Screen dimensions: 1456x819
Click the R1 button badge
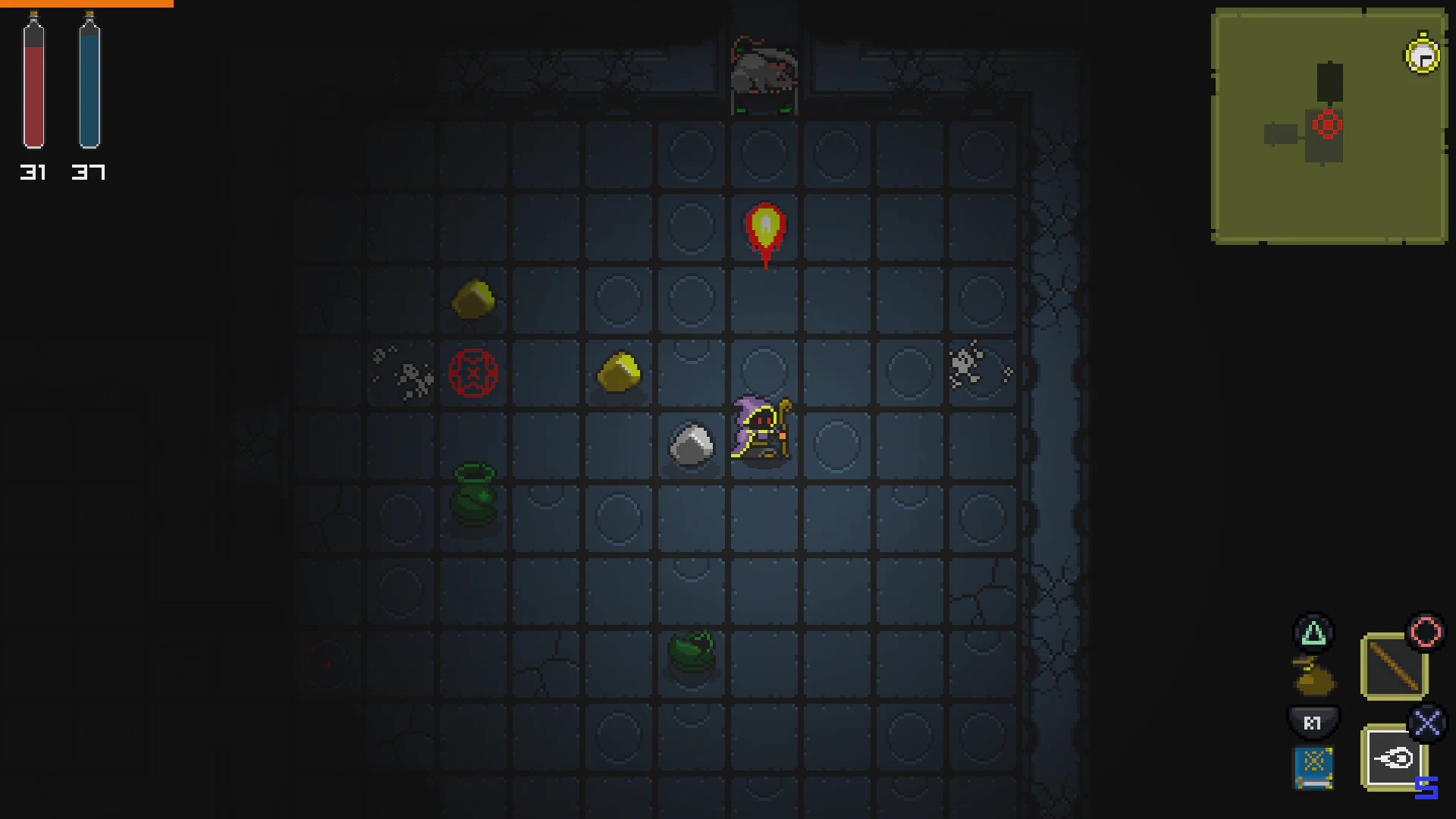pyautogui.click(x=1314, y=723)
